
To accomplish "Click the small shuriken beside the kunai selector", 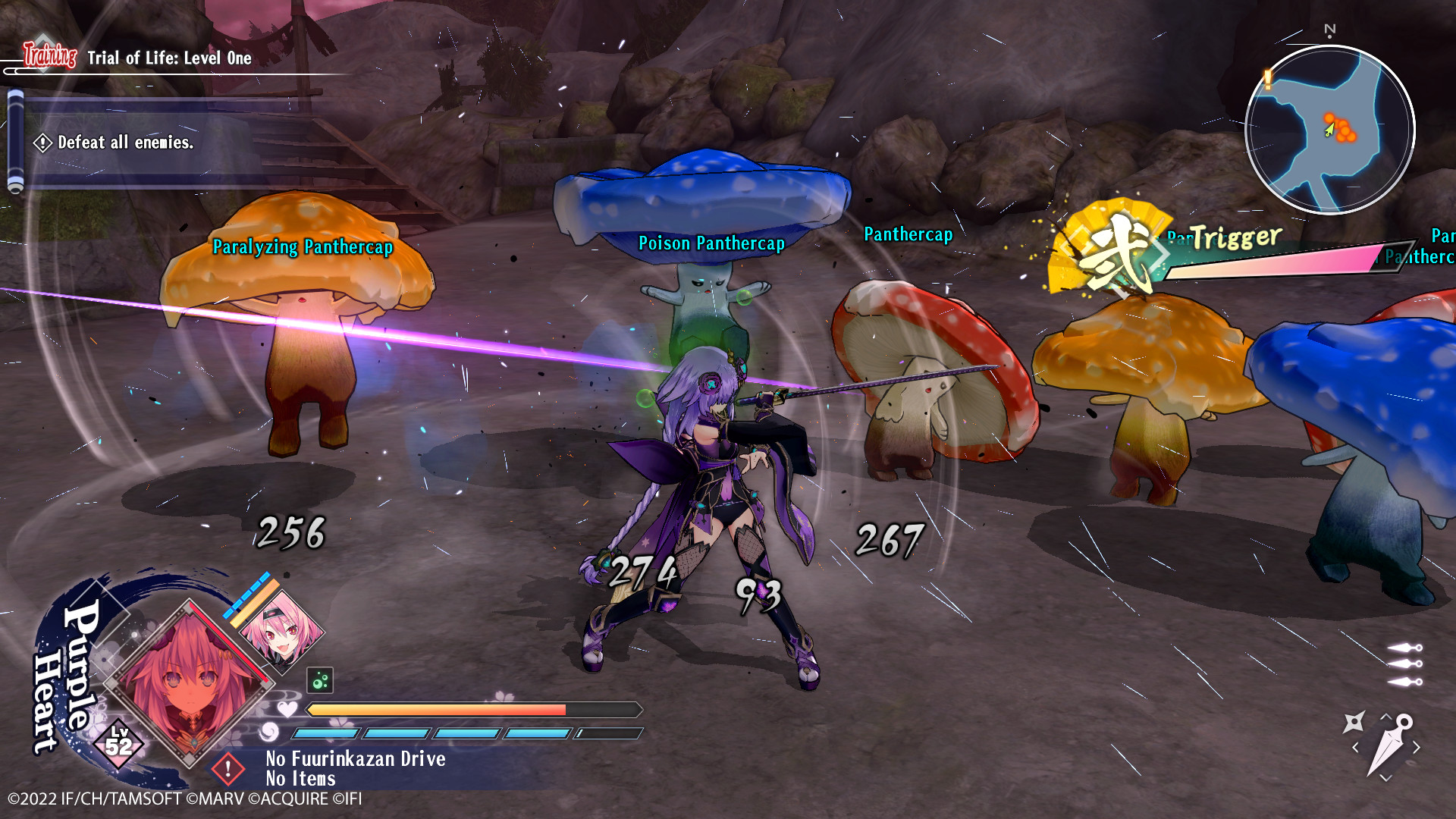I will (1354, 723).
